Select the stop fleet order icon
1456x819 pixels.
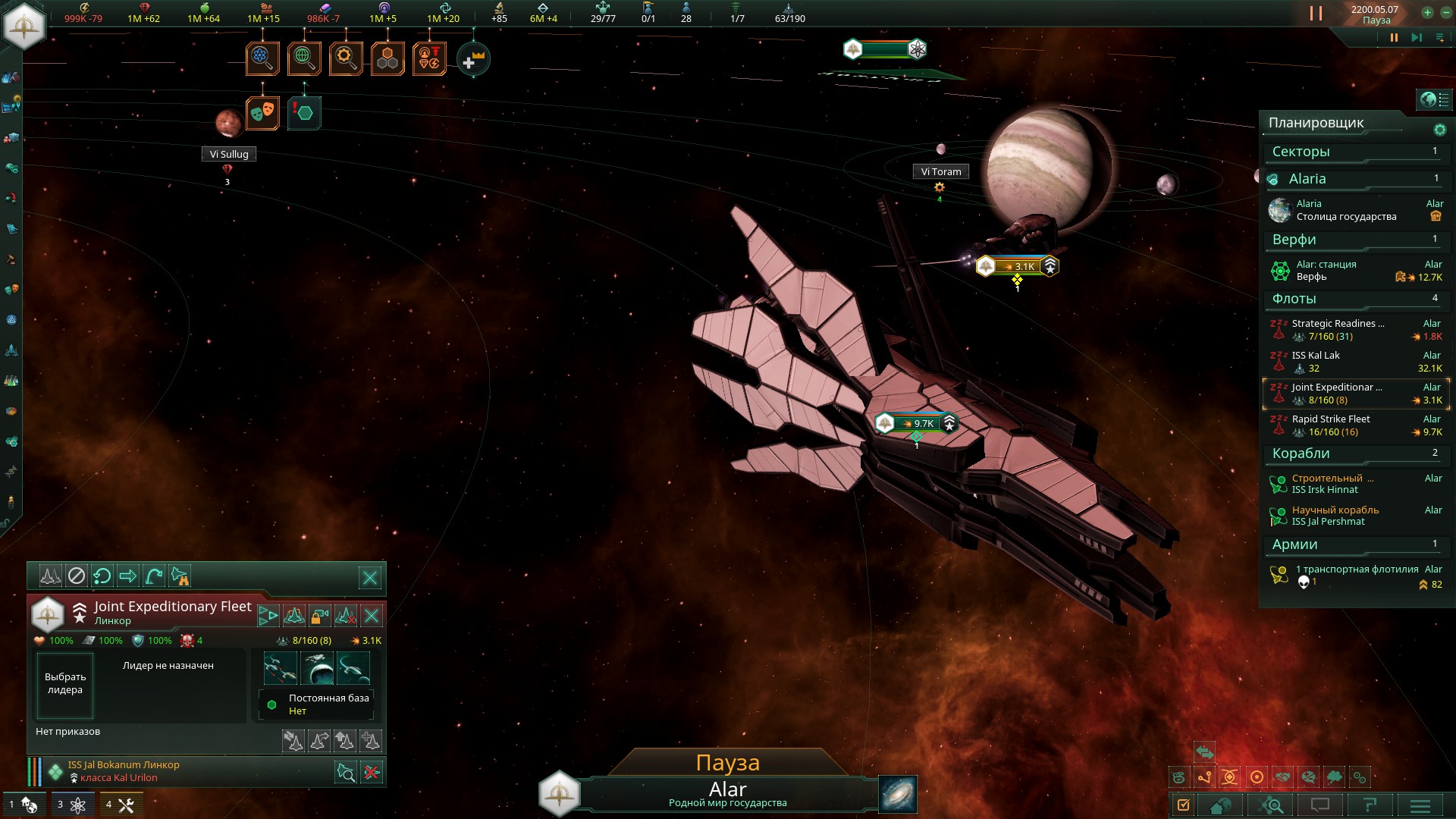[x=75, y=577]
